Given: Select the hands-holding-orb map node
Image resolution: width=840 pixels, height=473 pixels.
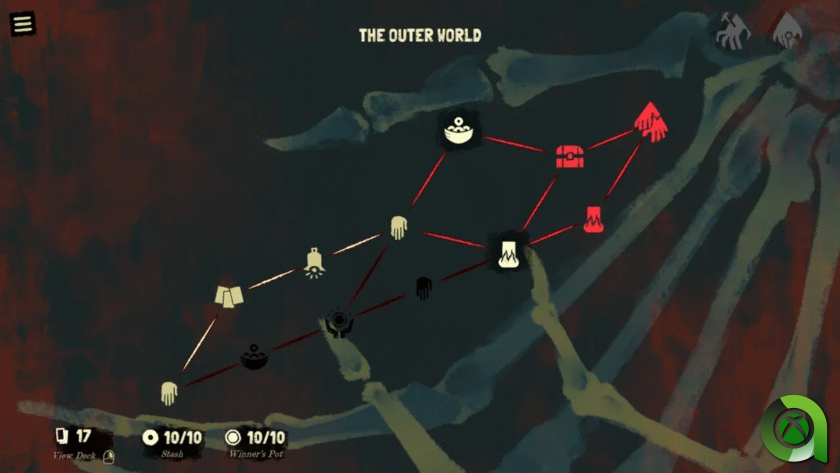Looking at the screenshot, I should click(340, 323).
